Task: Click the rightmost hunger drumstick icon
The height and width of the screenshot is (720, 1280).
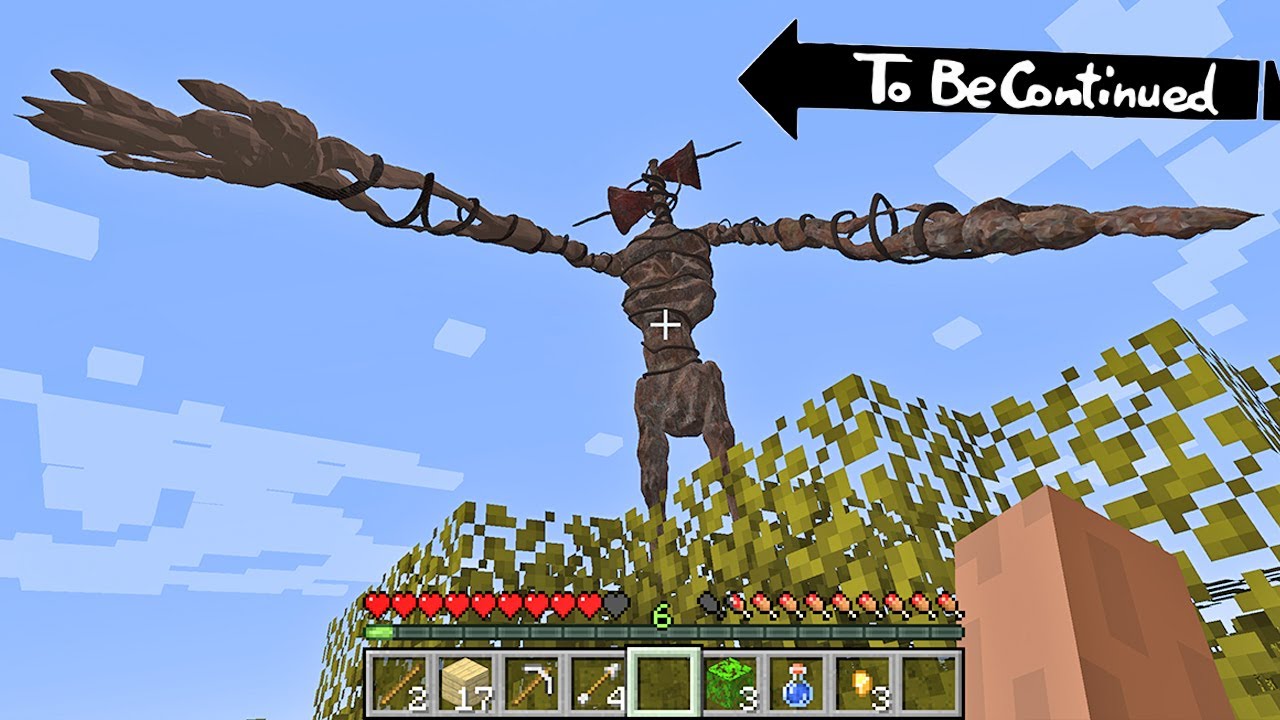Action: point(946,604)
